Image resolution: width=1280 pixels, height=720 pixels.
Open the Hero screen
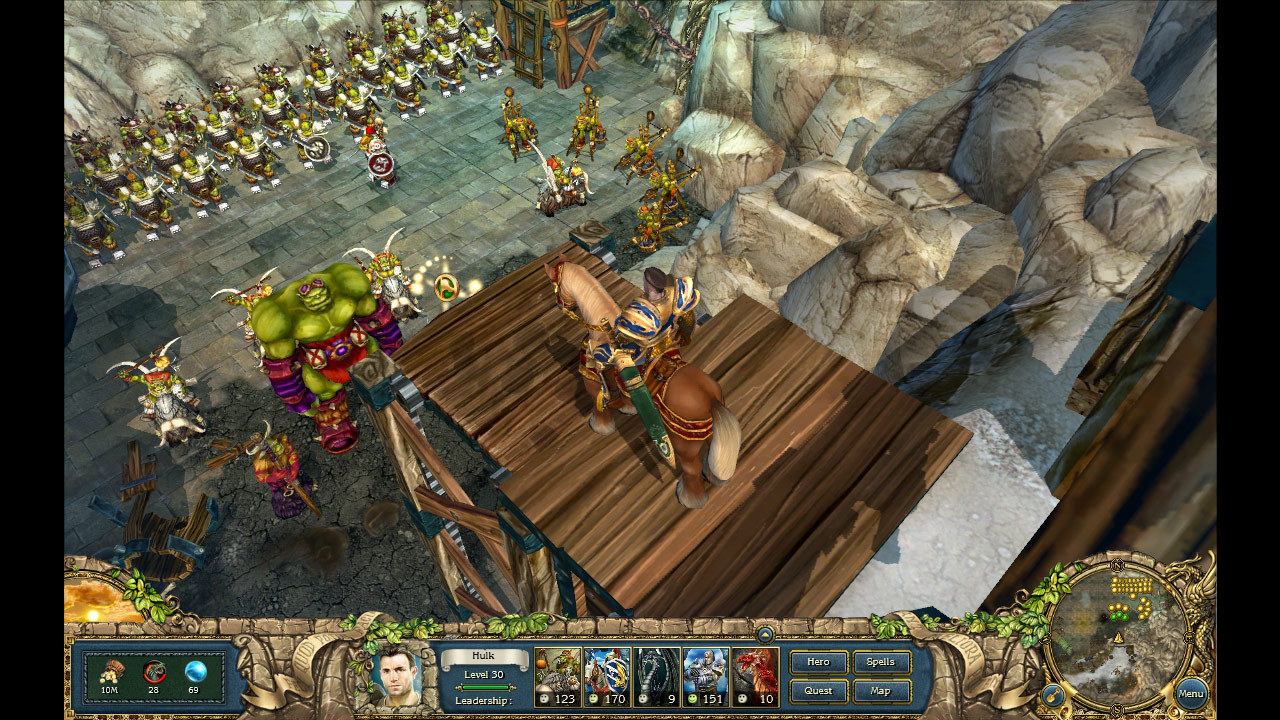pos(818,662)
